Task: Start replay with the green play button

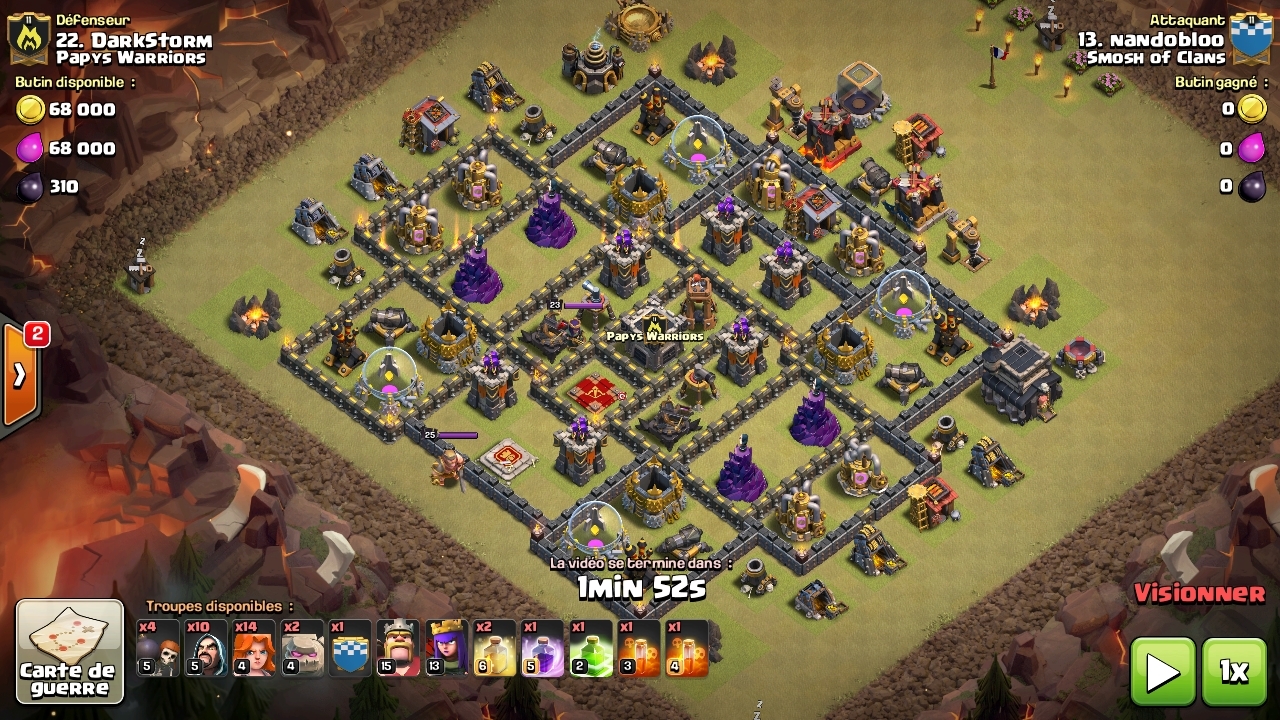Action: click(x=1163, y=671)
